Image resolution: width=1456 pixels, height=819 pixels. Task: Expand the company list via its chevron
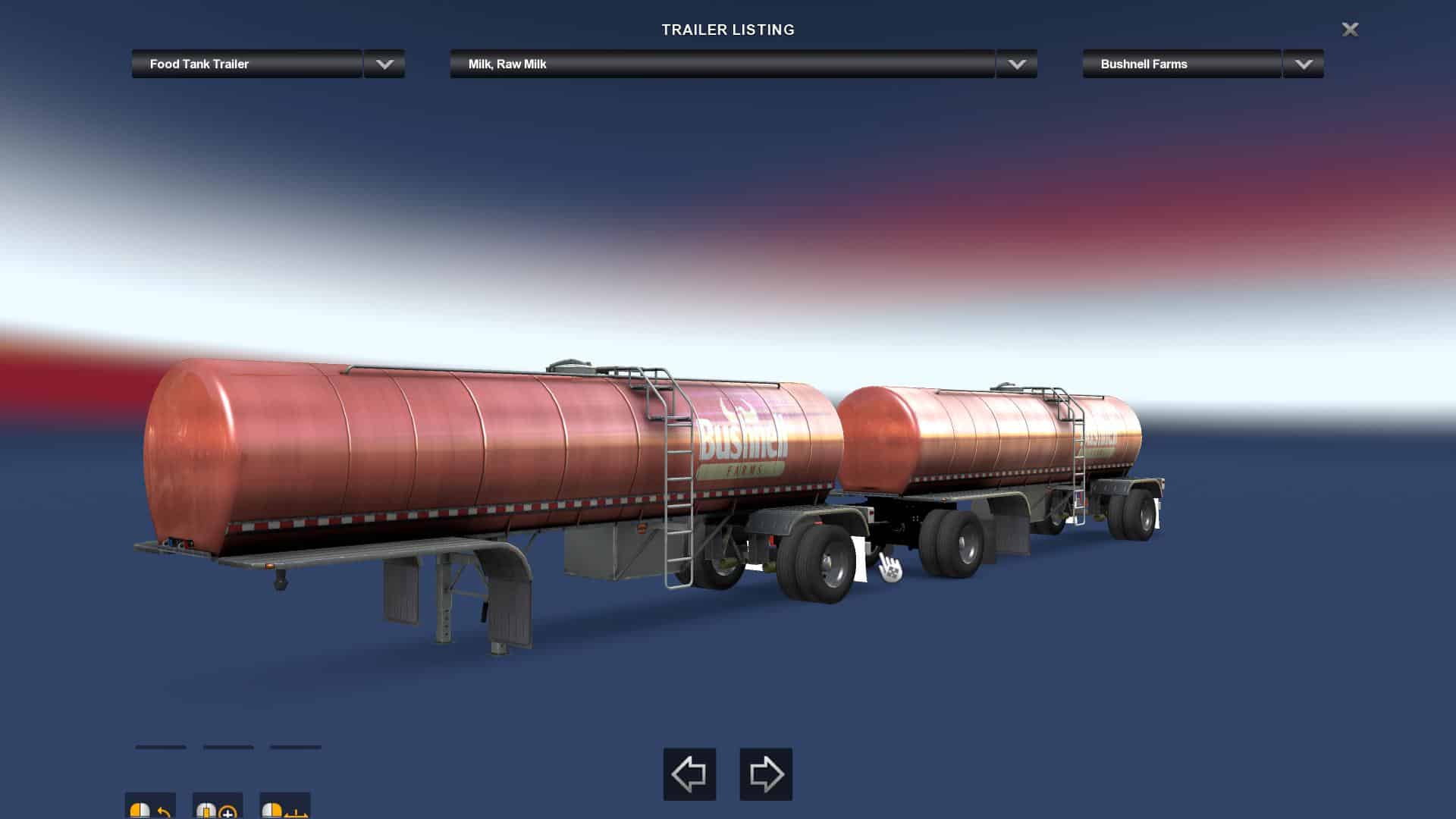(x=1302, y=64)
